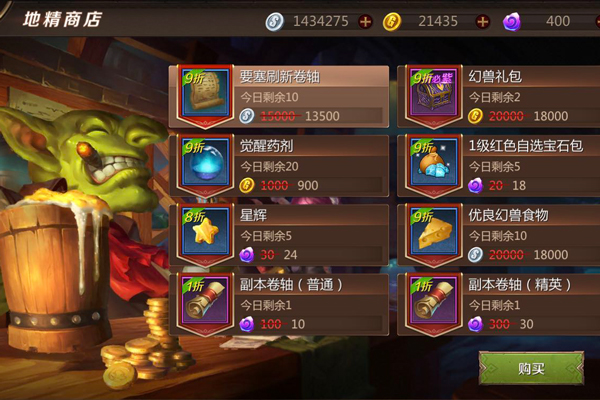The width and height of the screenshot is (600, 400).
Task: Choose the 星辉 star item
Action: pyautogui.click(x=281, y=233)
